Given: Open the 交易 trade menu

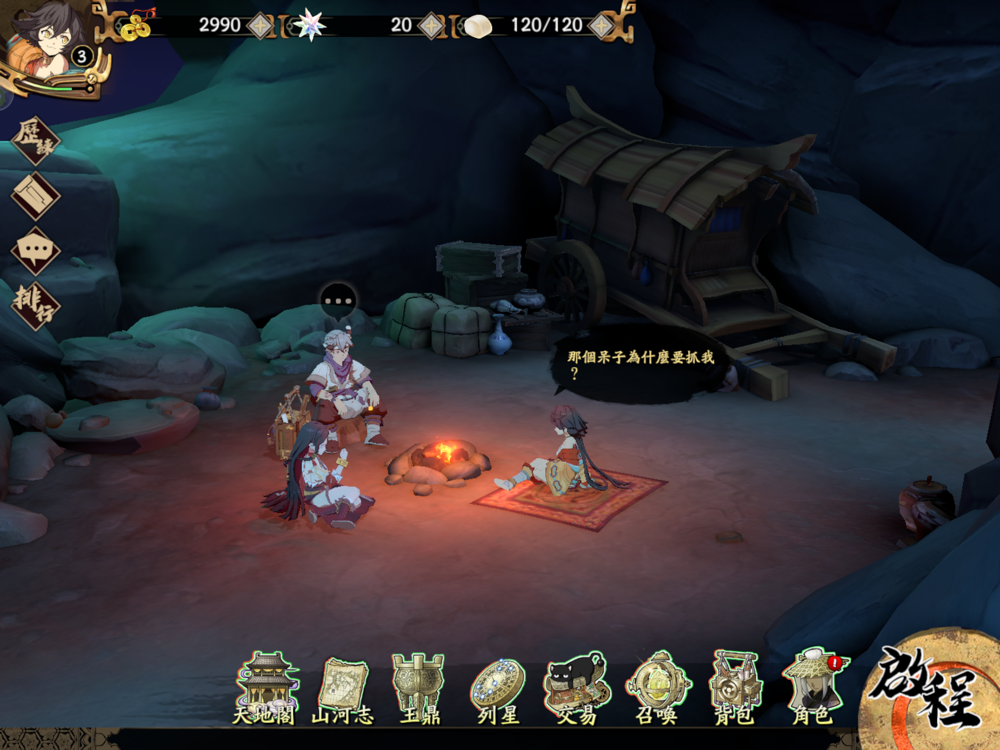Looking at the screenshot, I should point(577,687).
